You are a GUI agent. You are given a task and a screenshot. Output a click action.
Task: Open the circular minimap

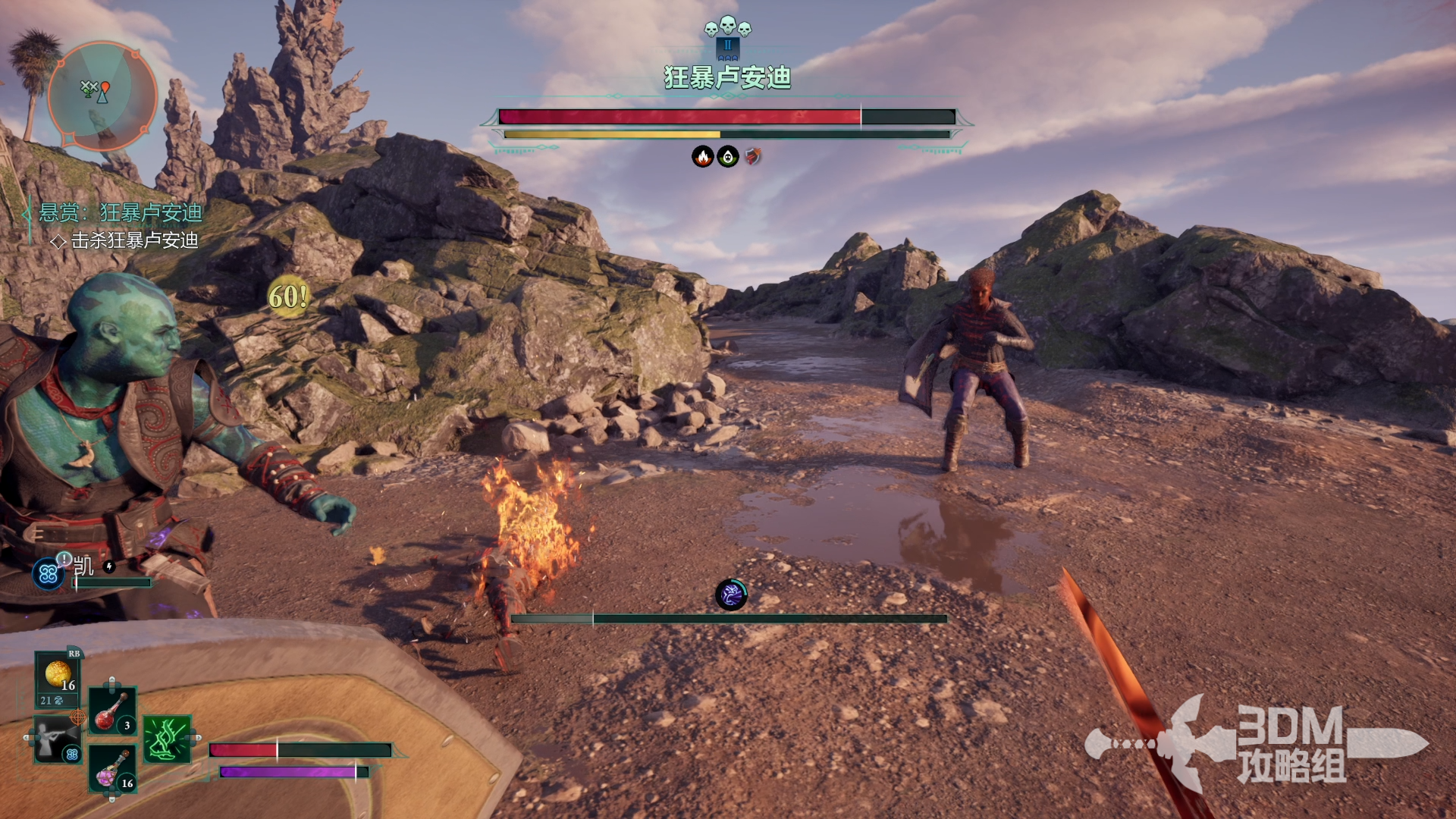click(102, 96)
